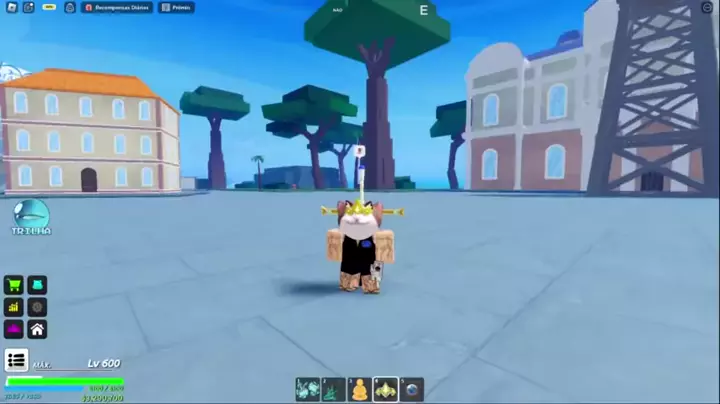Open the gear settings icon

[37, 307]
